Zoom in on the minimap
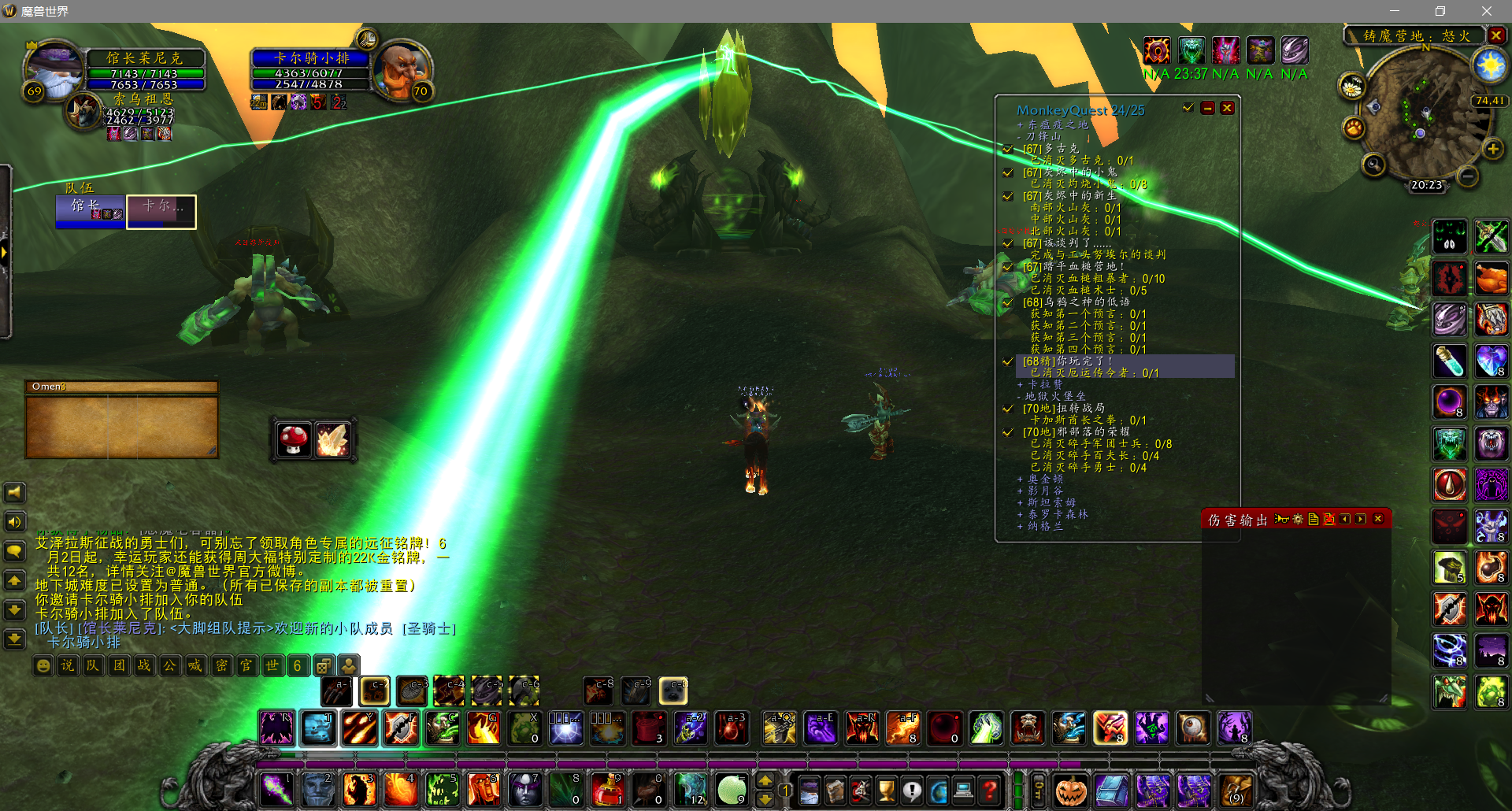1512x811 pixels. 1492,149
